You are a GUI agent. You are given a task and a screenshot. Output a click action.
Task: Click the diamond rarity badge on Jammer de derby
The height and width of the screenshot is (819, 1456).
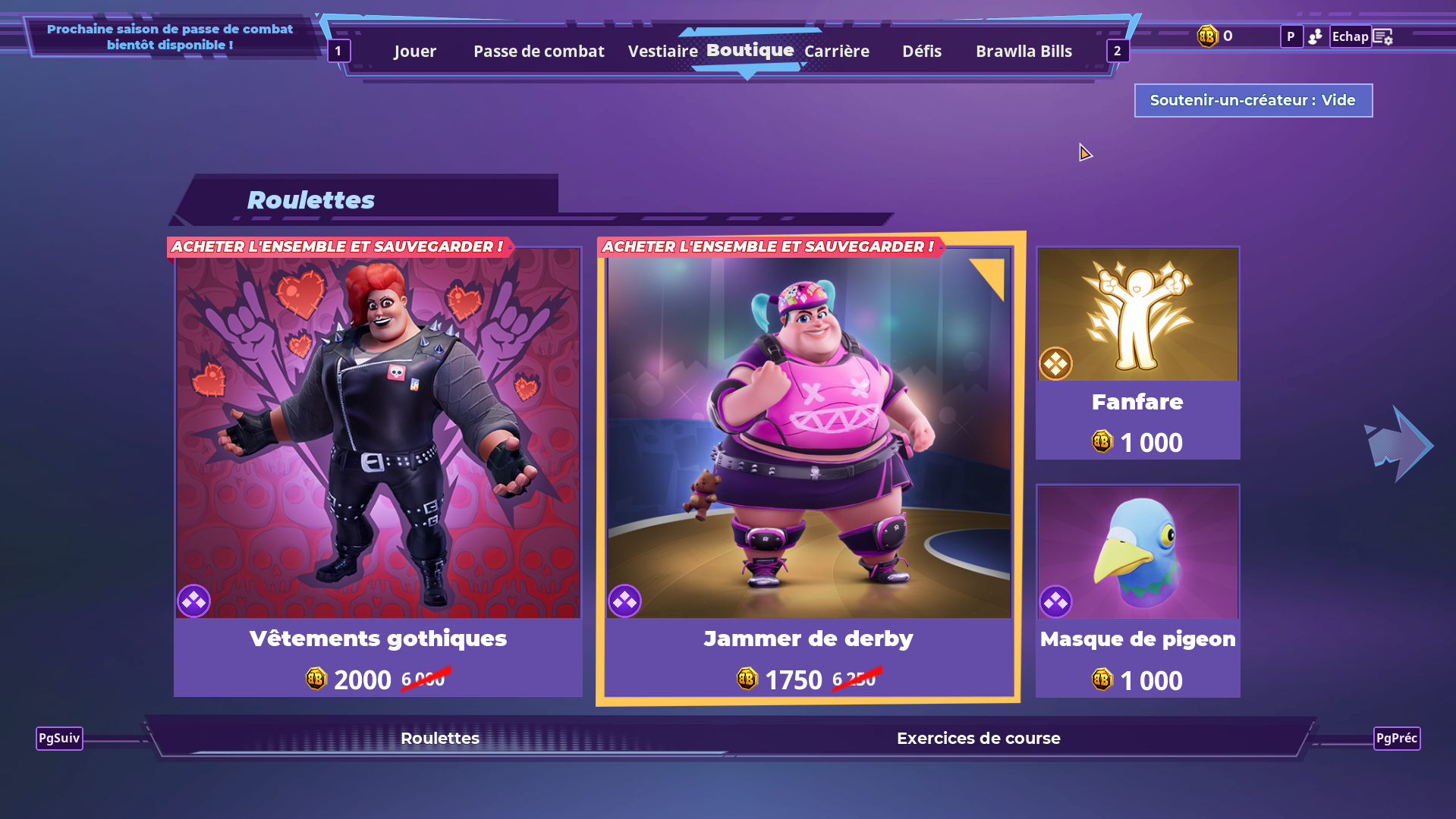(x=625, y=601)
